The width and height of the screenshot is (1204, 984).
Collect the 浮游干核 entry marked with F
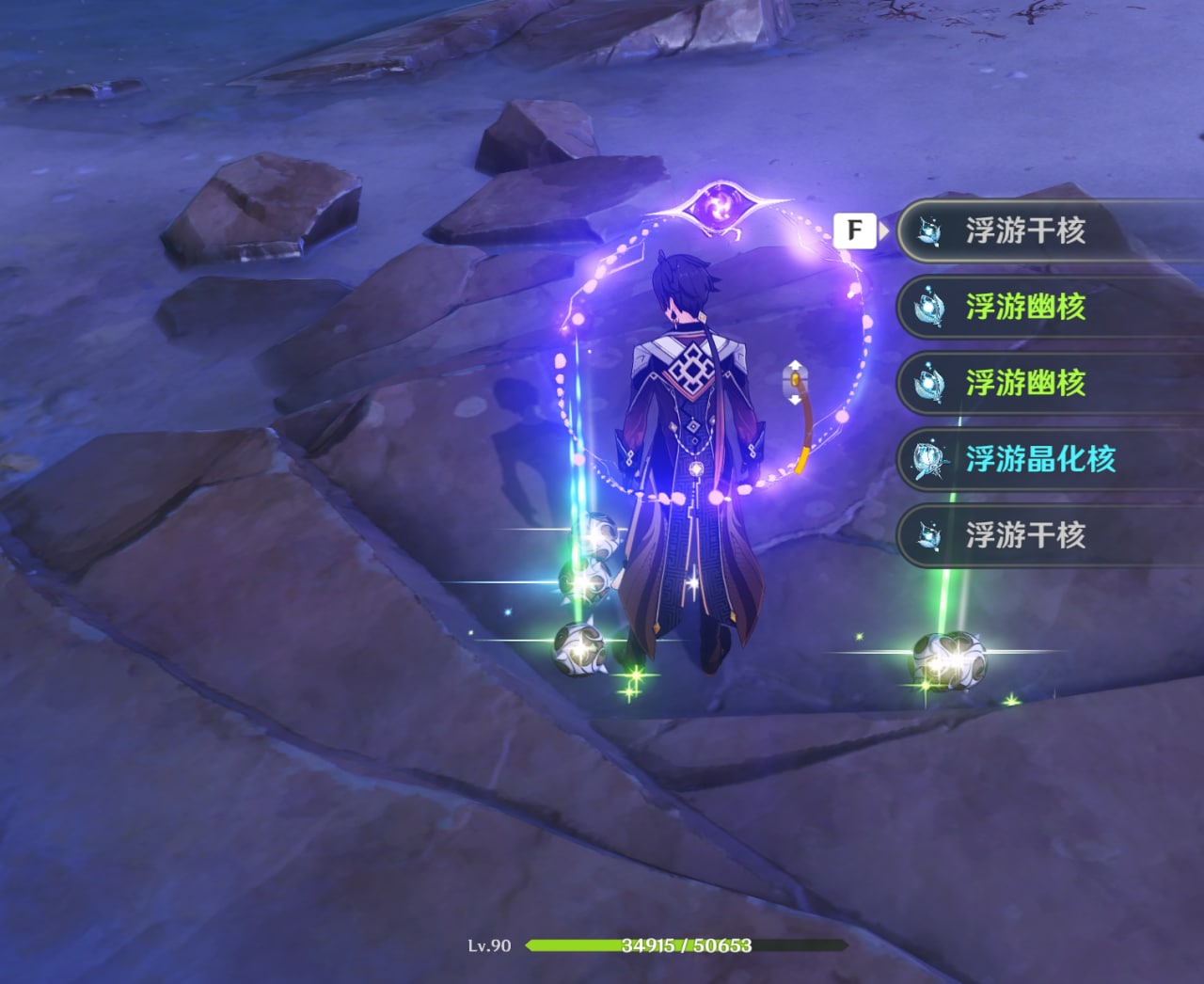[1025, 230]
